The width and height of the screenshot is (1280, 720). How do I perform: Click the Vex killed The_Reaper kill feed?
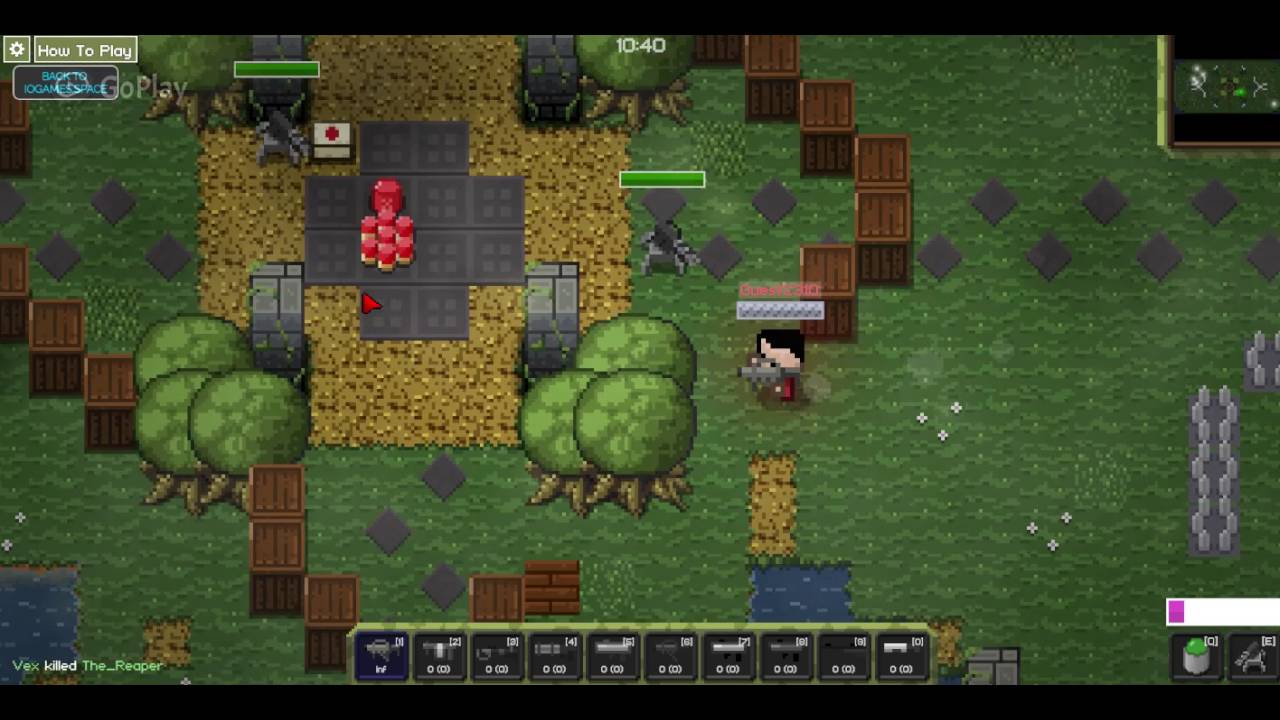[86, 665]
